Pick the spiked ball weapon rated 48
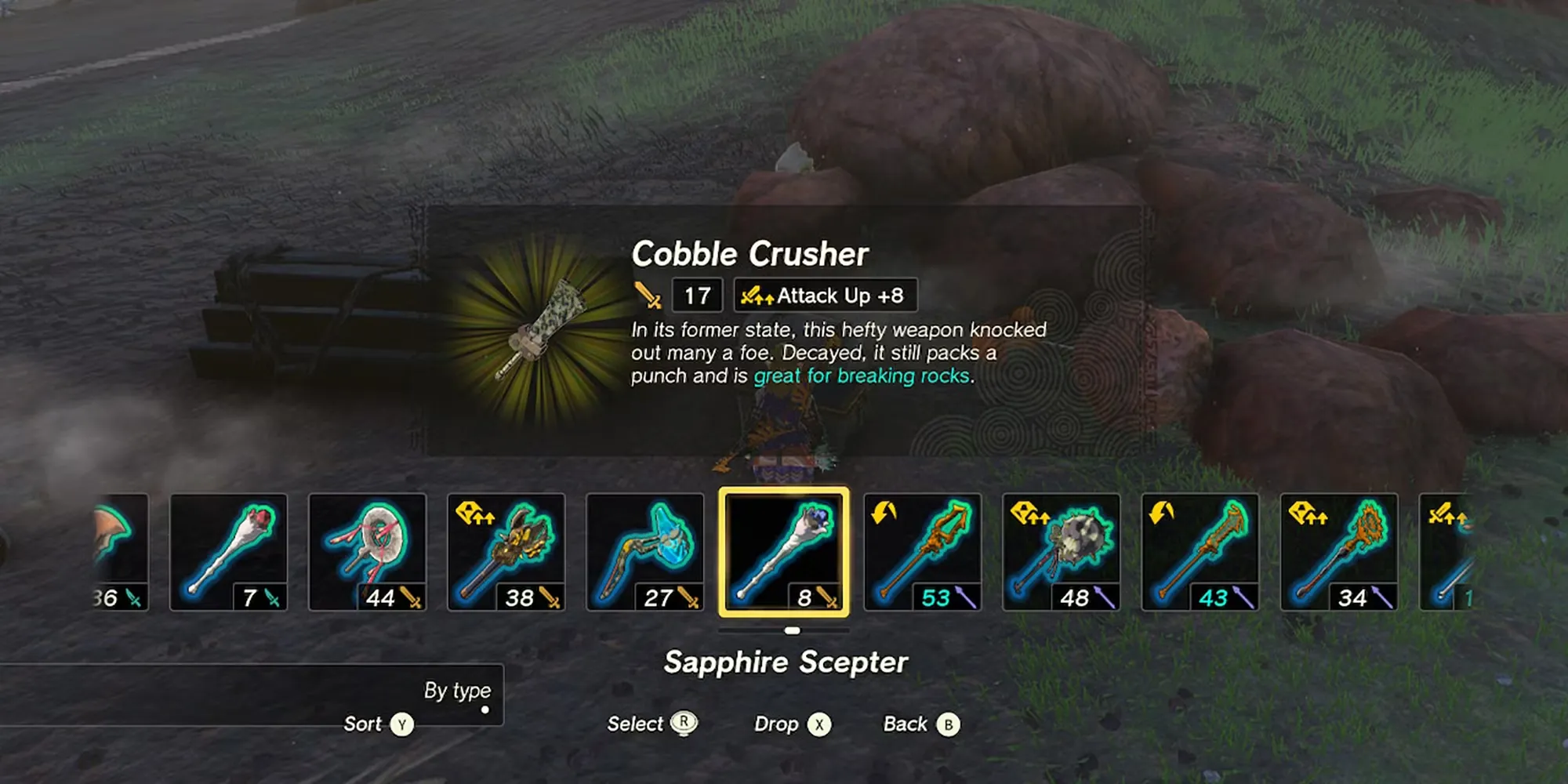1568x784 pixels. click(x=1061, y=551)
